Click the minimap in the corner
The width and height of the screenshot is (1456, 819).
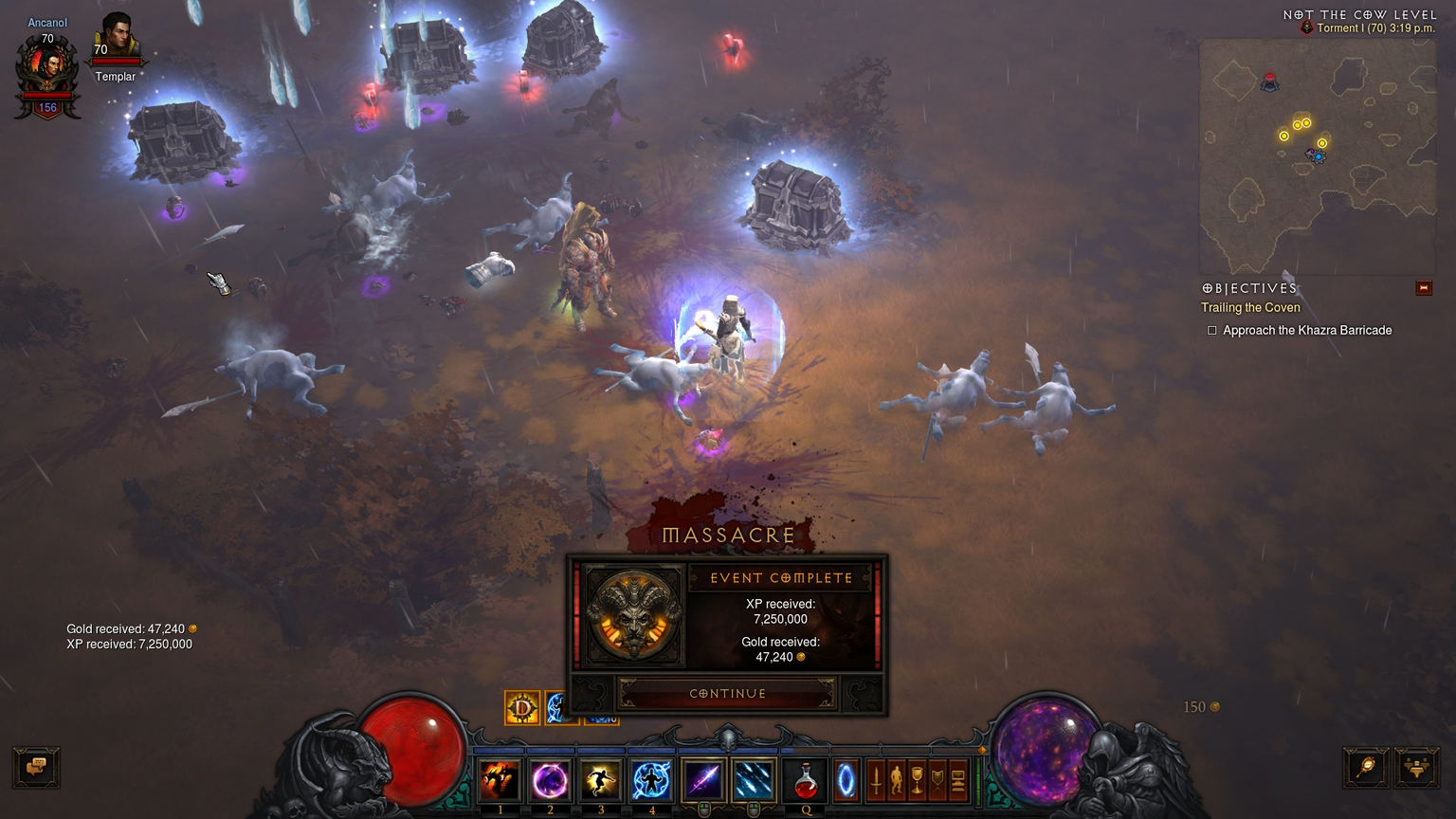tap(1317, 156)
